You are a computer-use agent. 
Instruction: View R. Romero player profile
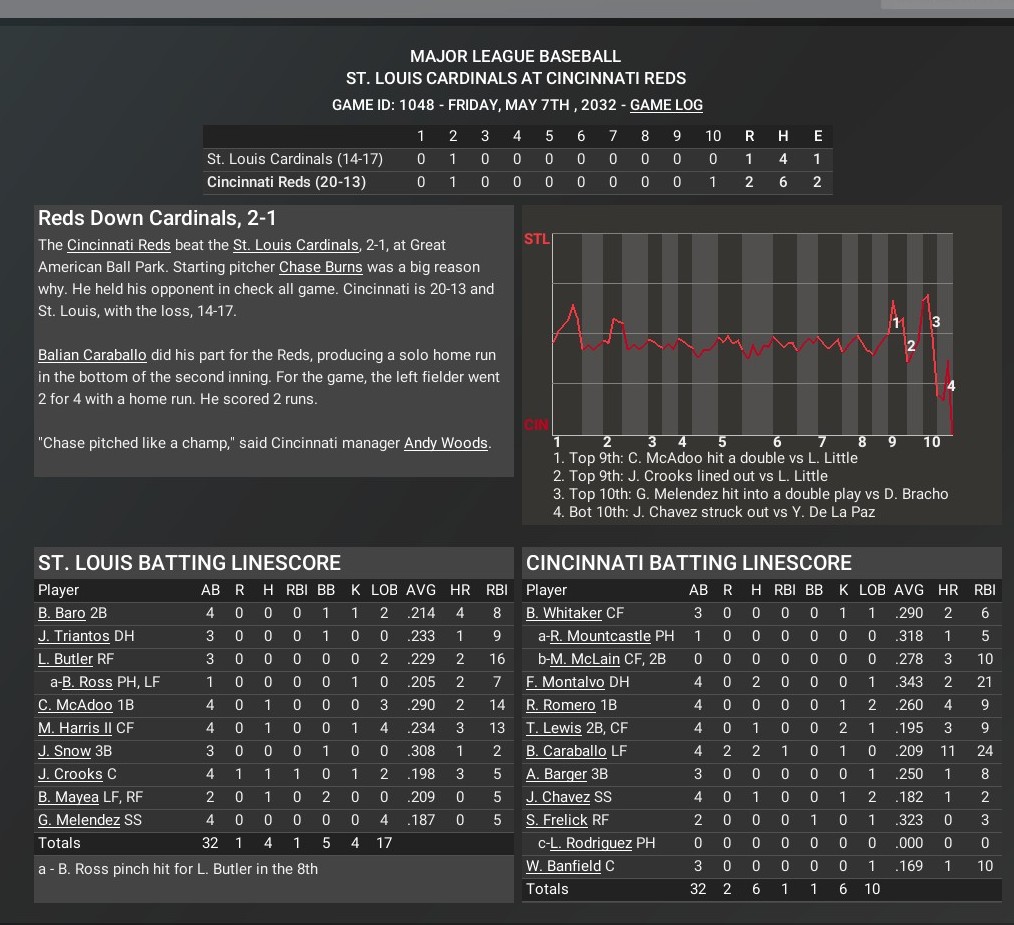tap(561, 705)
